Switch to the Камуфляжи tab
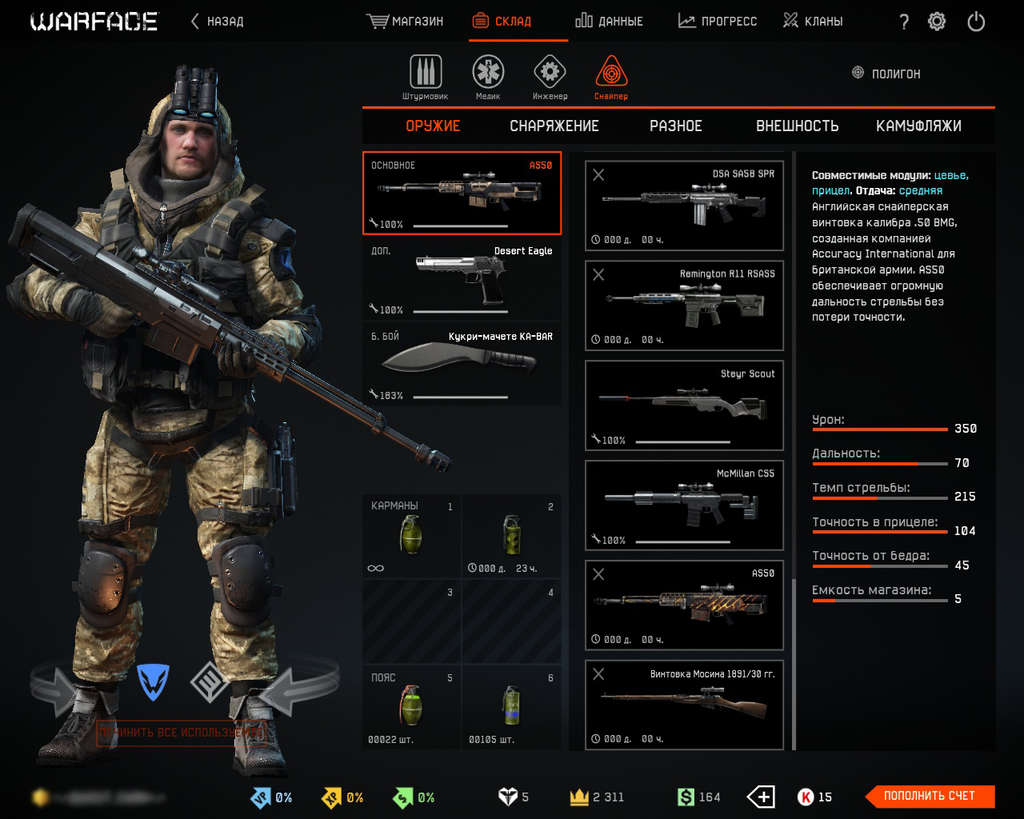The width and height of the screenshot is (1024, 819). (918, 126)
